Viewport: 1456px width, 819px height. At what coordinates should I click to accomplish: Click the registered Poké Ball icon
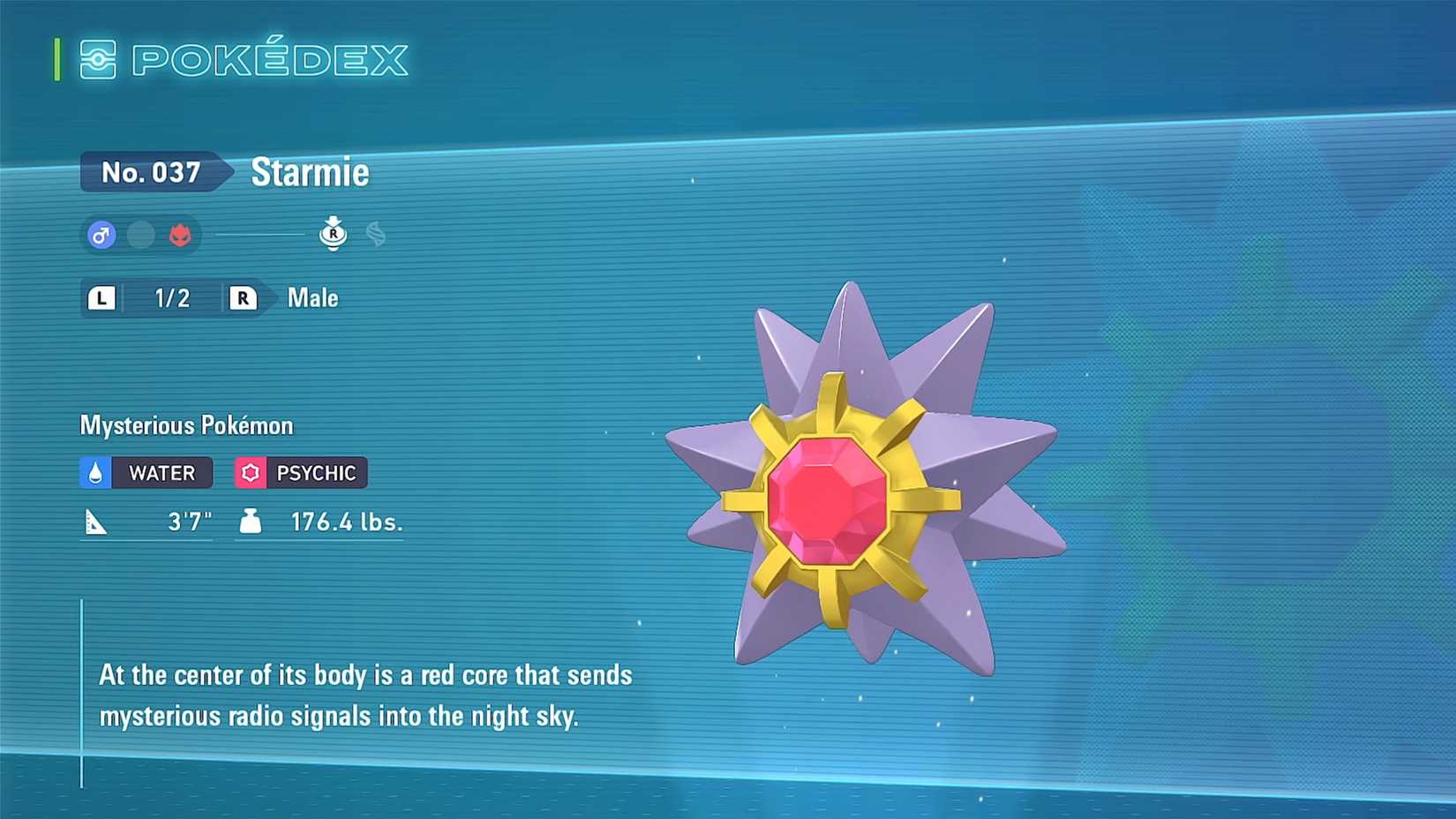tap(334, 234)
